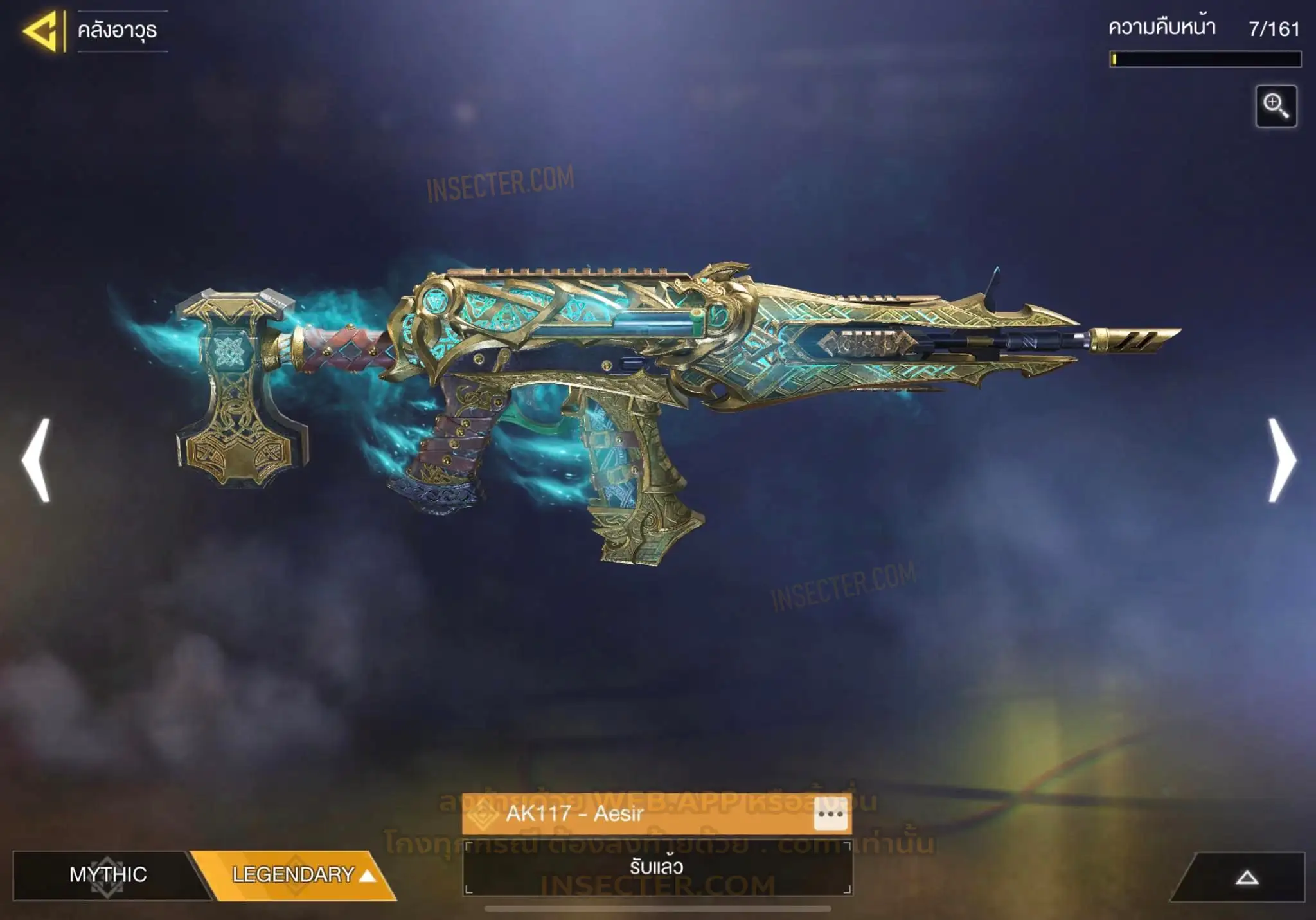Open AK117 - Aesir options menu
1316x920 pixels.
click(830, 815)
